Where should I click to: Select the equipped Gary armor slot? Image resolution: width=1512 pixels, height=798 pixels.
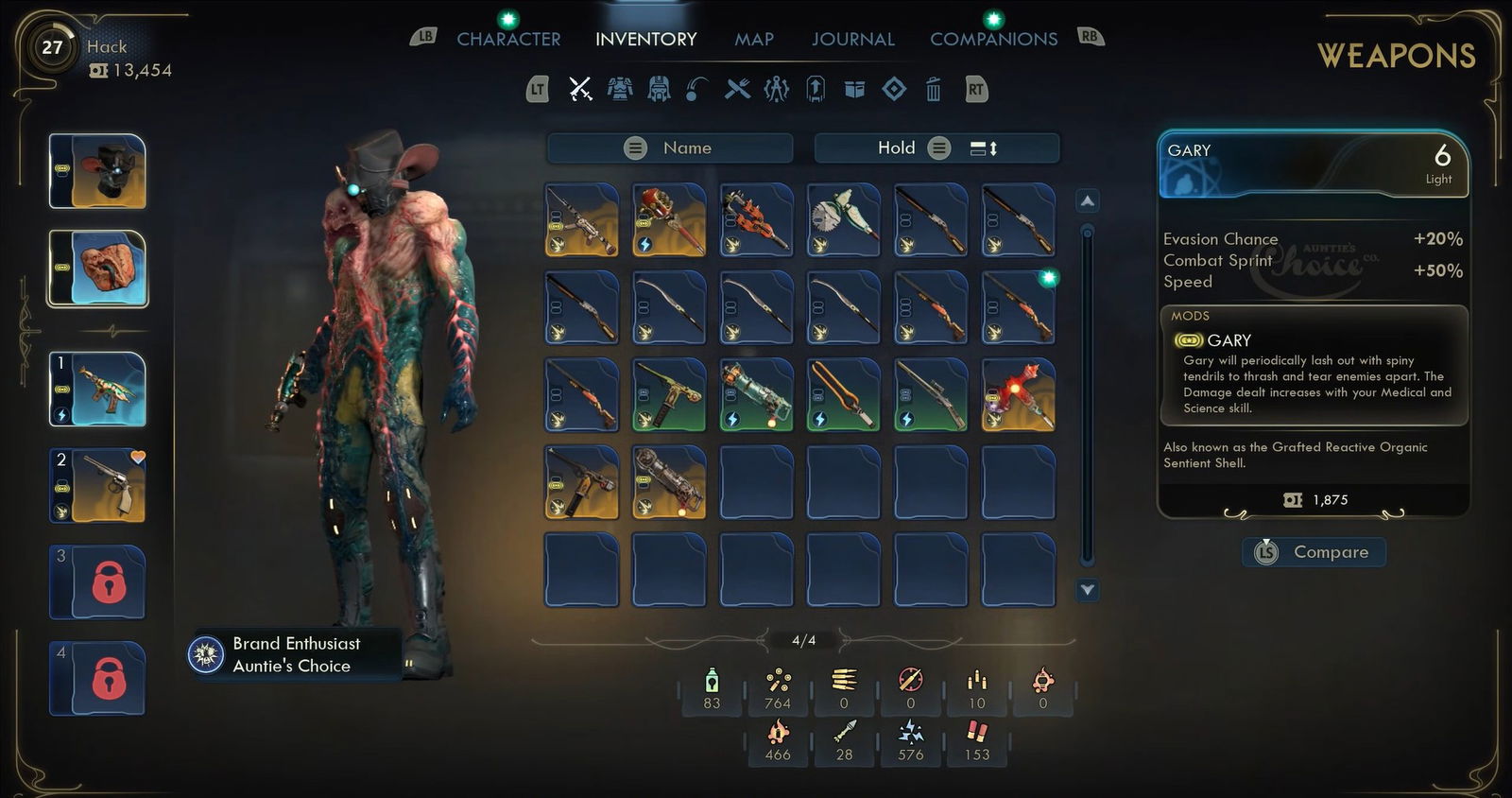98,269
